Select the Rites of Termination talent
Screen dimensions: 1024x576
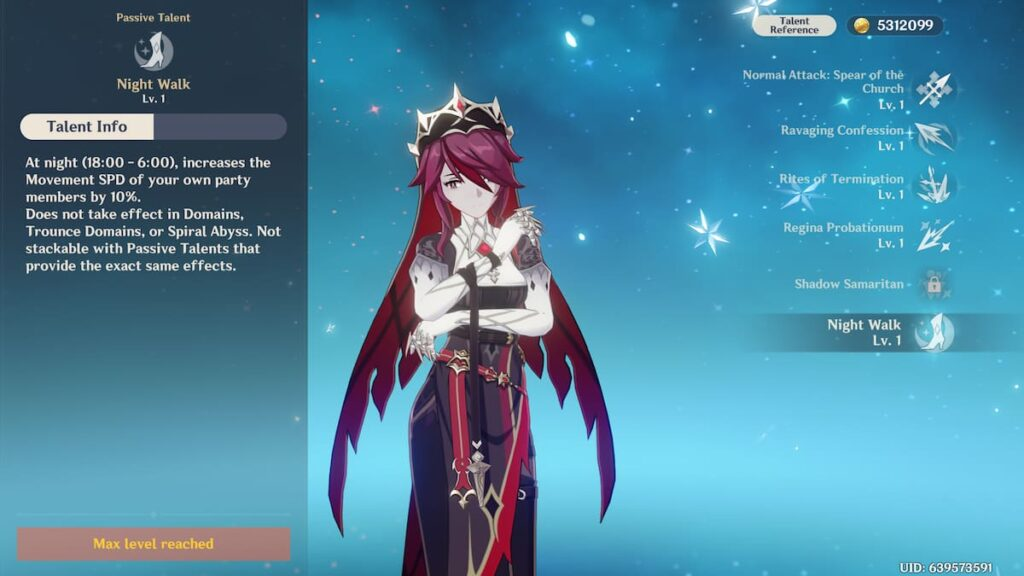coord(933,186)
